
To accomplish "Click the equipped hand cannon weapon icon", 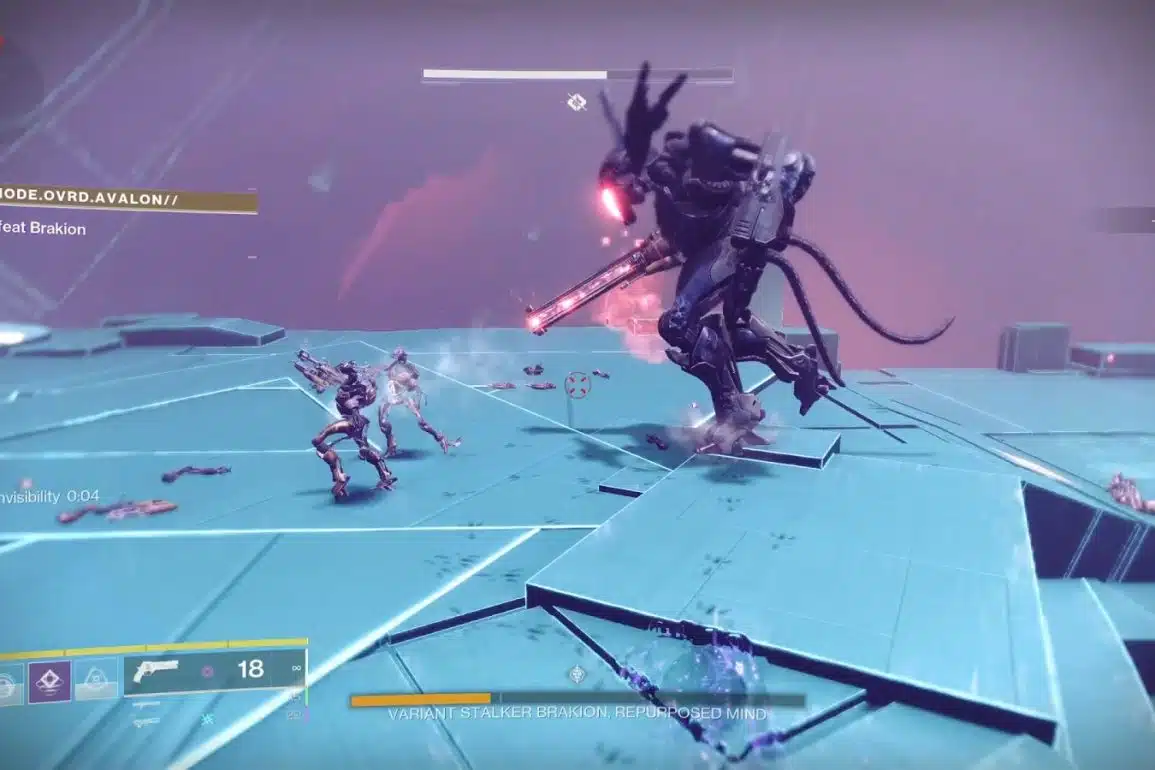I will tap(156, 670).
